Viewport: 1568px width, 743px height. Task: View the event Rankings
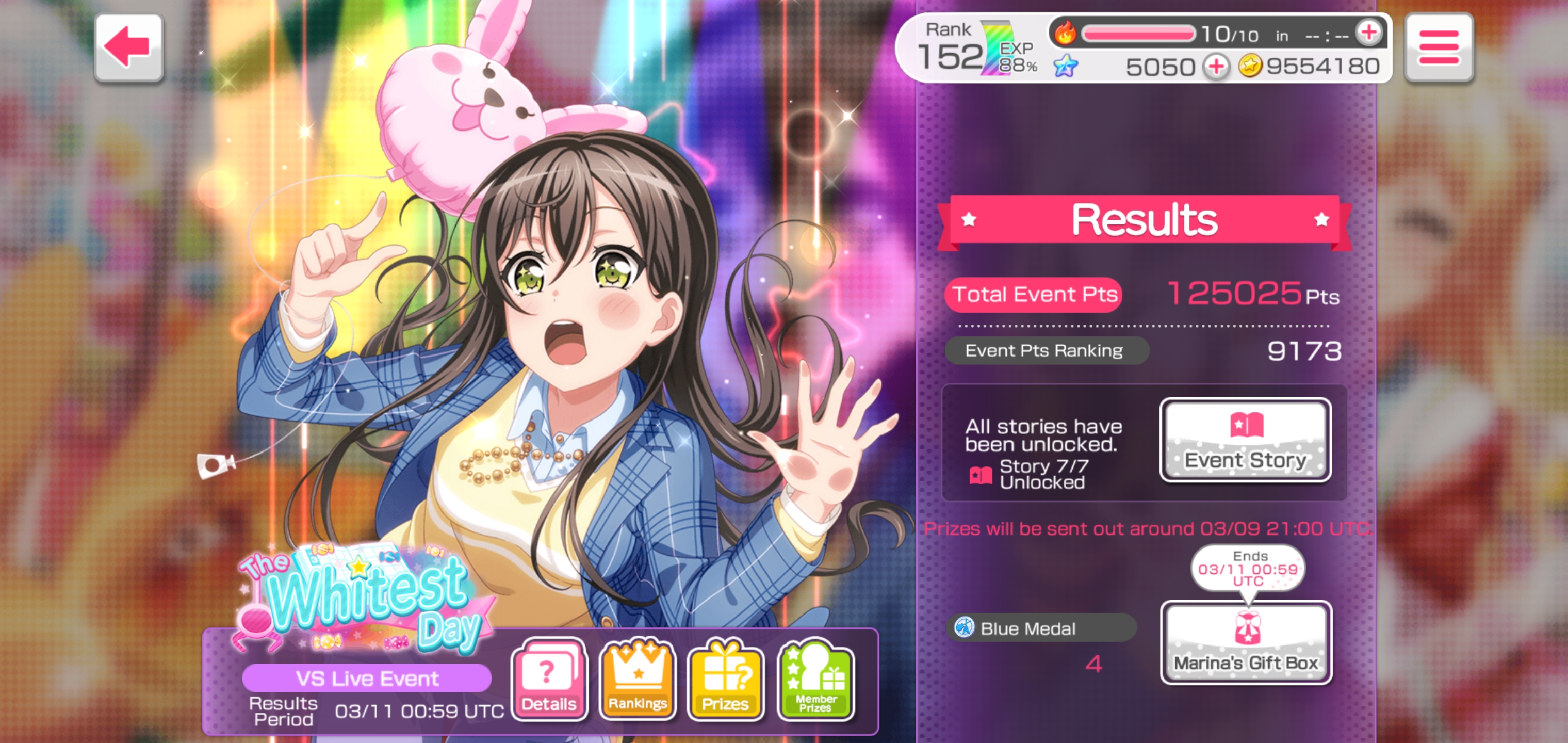638,680
